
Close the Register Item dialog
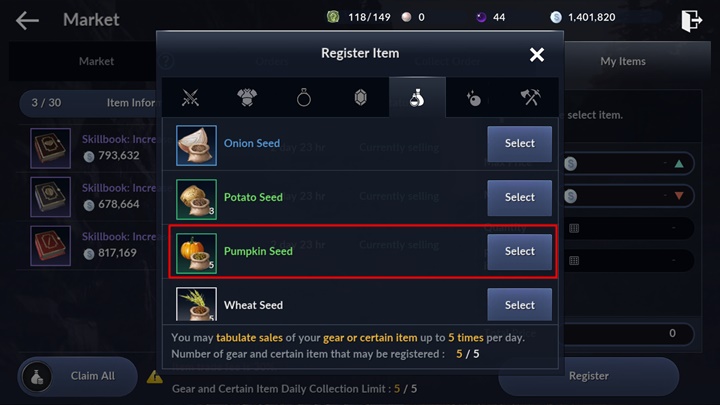[x=537, y=54]
